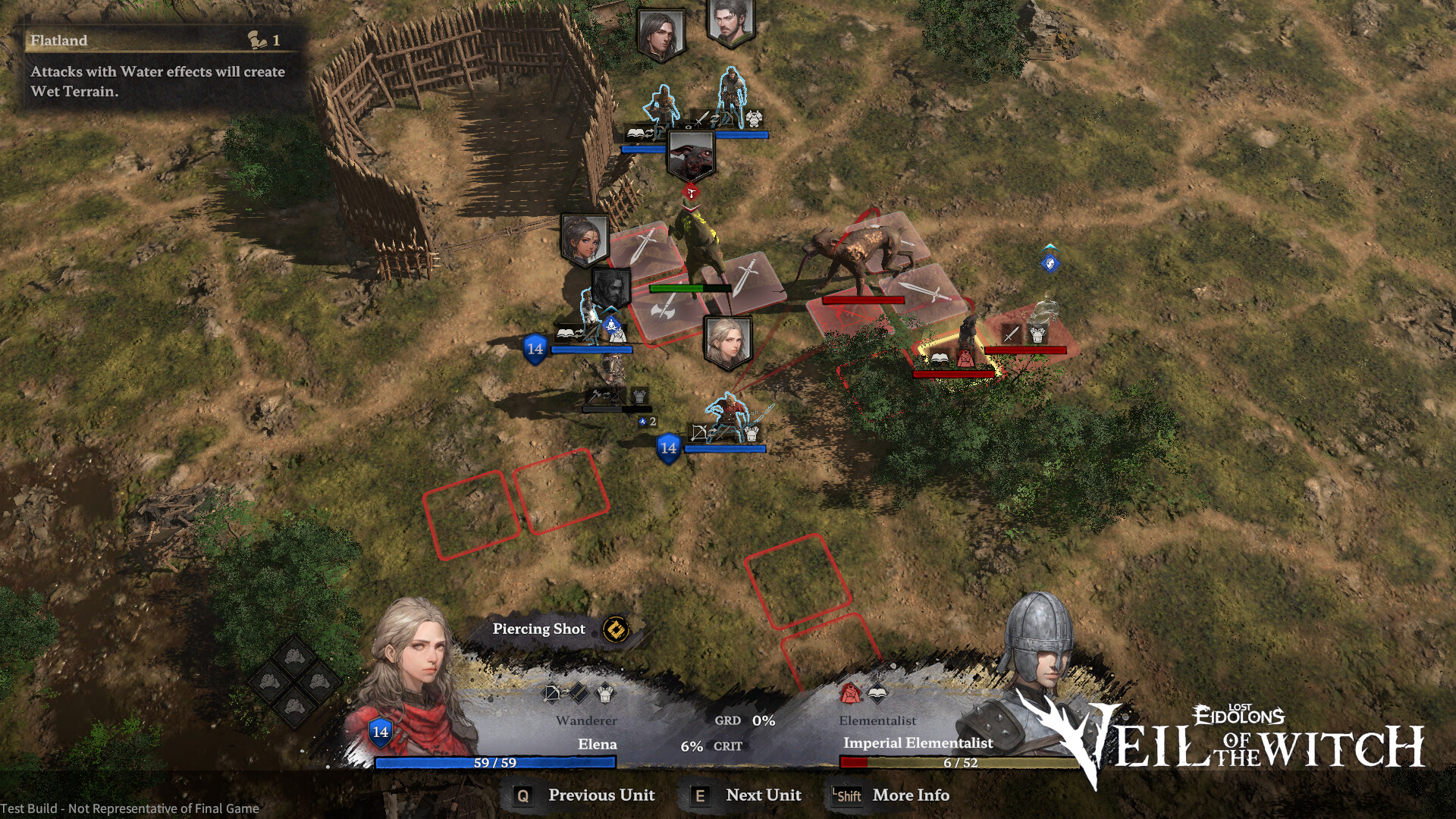
Task: Click the red Elementalist robe class icon
Action: (x=851, y=693)
